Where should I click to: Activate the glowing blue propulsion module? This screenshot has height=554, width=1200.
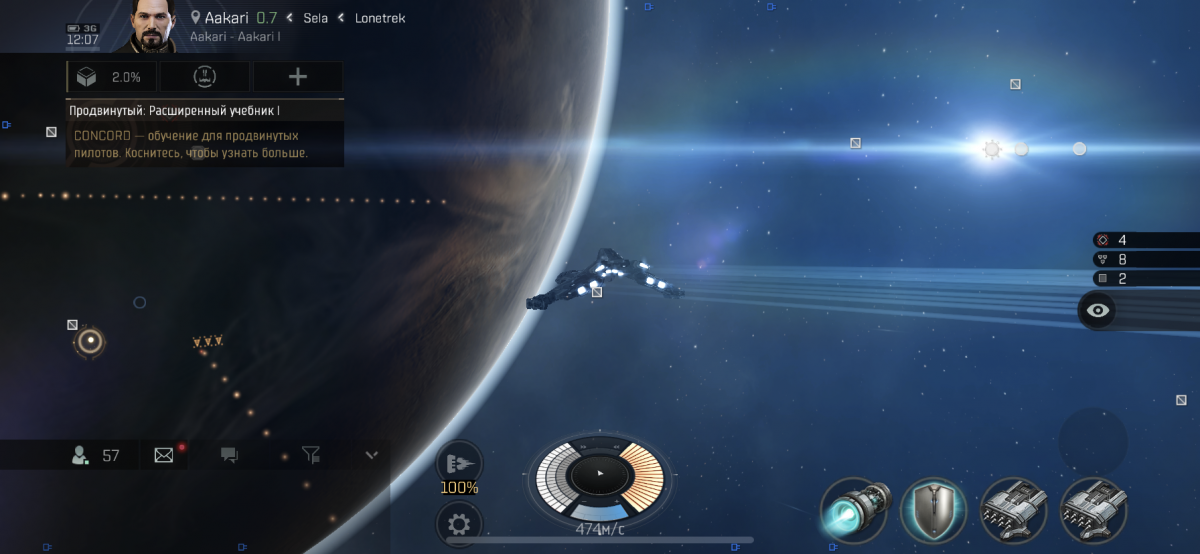coord(853,510)
